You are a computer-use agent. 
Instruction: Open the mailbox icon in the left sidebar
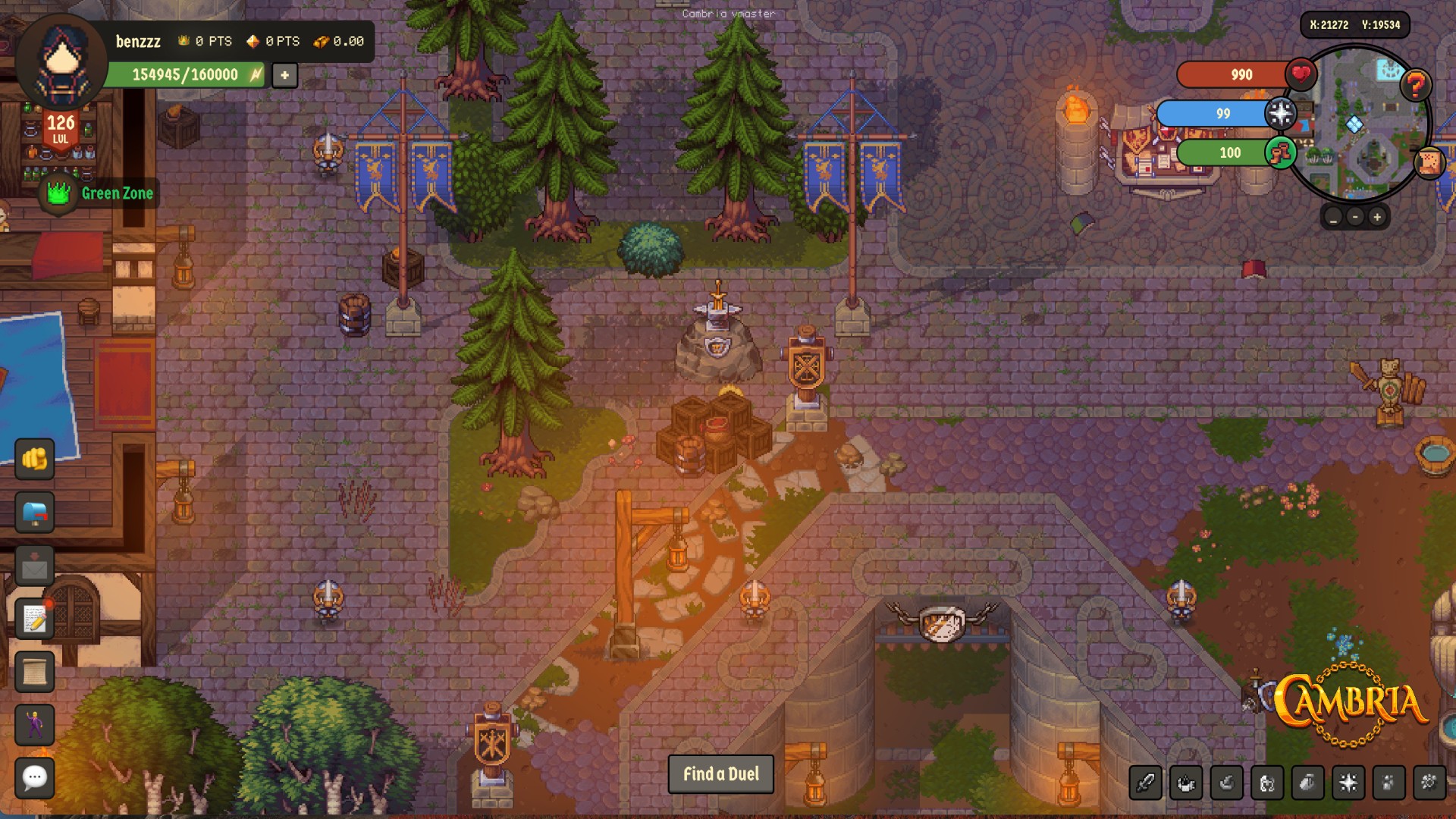pos(33,513)
